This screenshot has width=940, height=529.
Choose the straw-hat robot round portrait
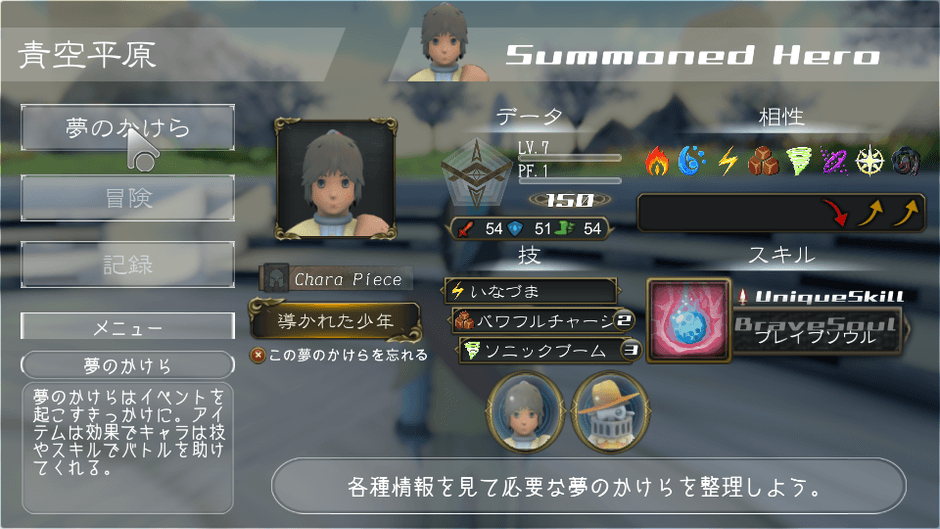click(x=607, y=413)
